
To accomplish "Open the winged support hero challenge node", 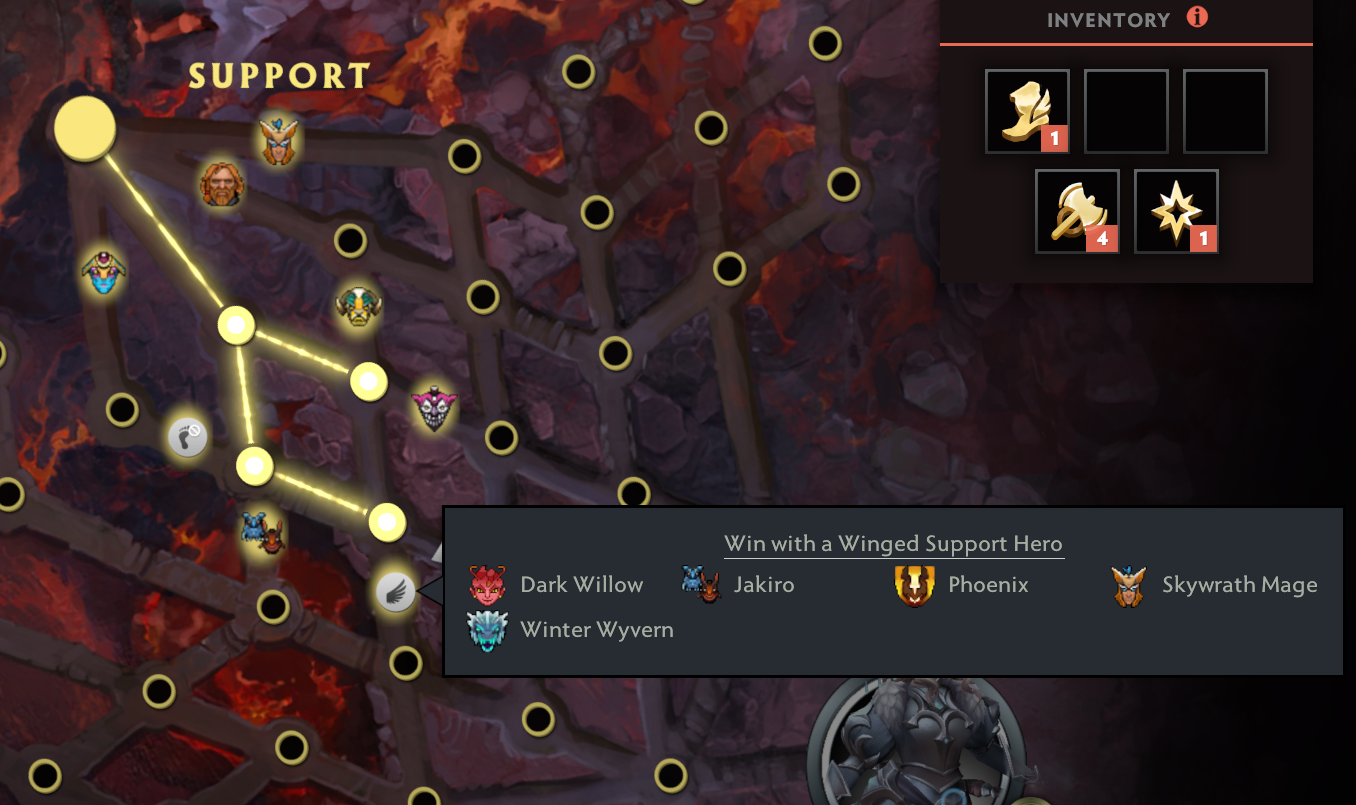I will pos(395,590).
